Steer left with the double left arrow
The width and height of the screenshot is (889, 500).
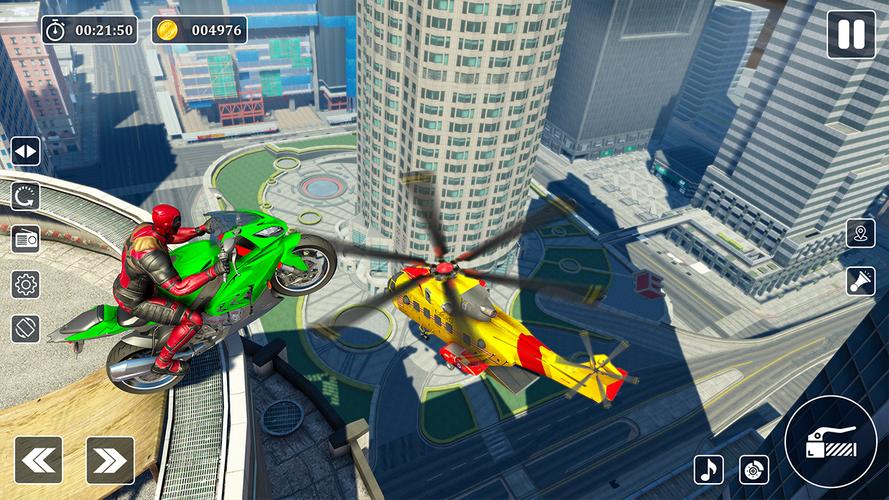38,460
